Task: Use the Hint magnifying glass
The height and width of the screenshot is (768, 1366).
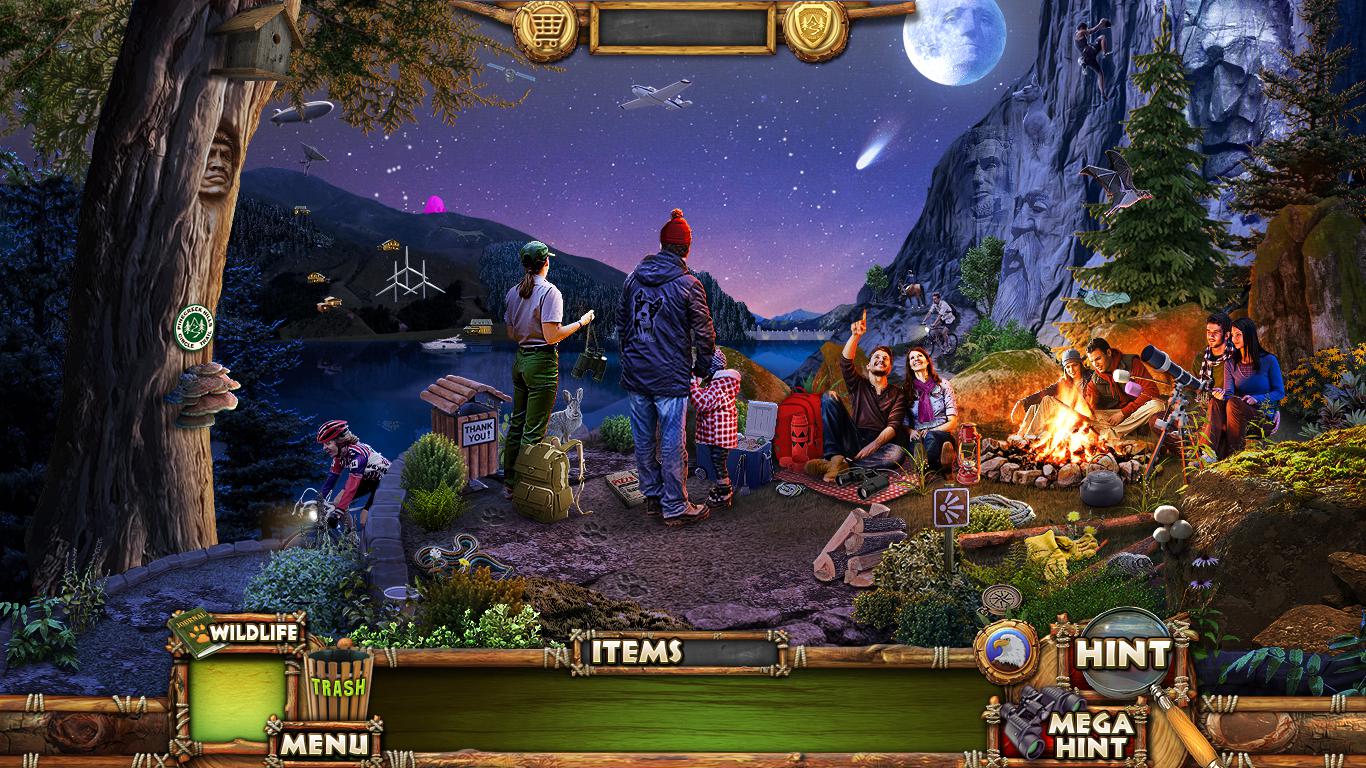Action: [x=1123, y=654]
